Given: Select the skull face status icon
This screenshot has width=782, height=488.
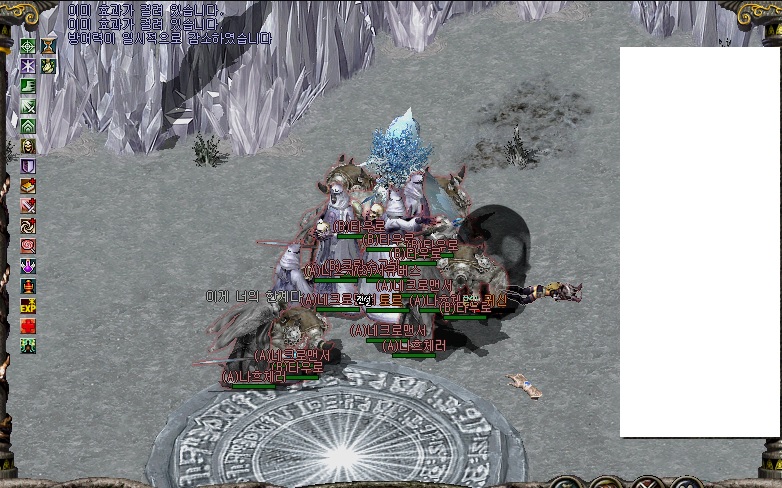Looking at the screenshot, I should (x=28, y=146).
